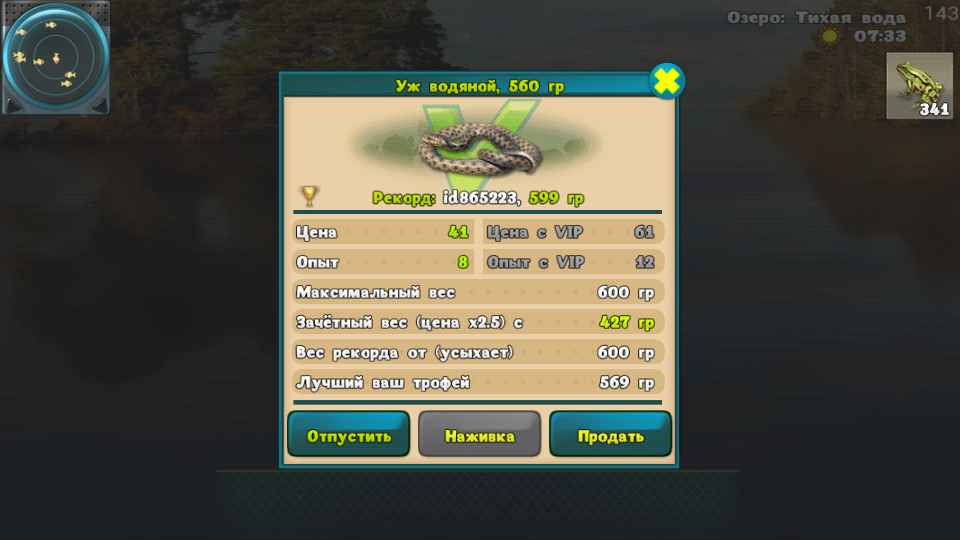This screenshot has height=540, width=960.
Task: Close the catch info dialog
Action: tap(667, 81)
